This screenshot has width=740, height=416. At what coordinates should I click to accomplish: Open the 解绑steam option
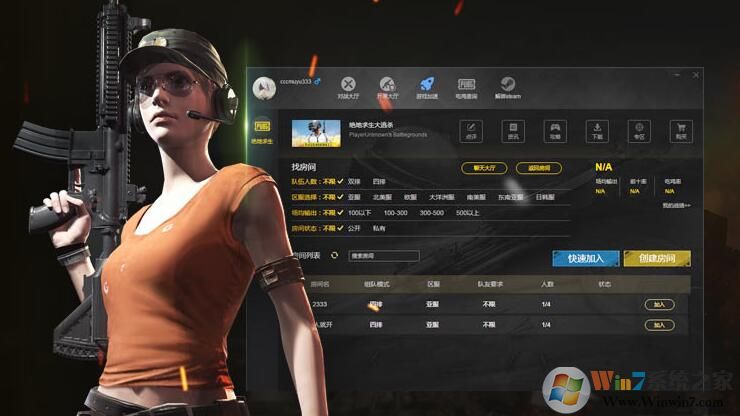(x=506, y=88)
